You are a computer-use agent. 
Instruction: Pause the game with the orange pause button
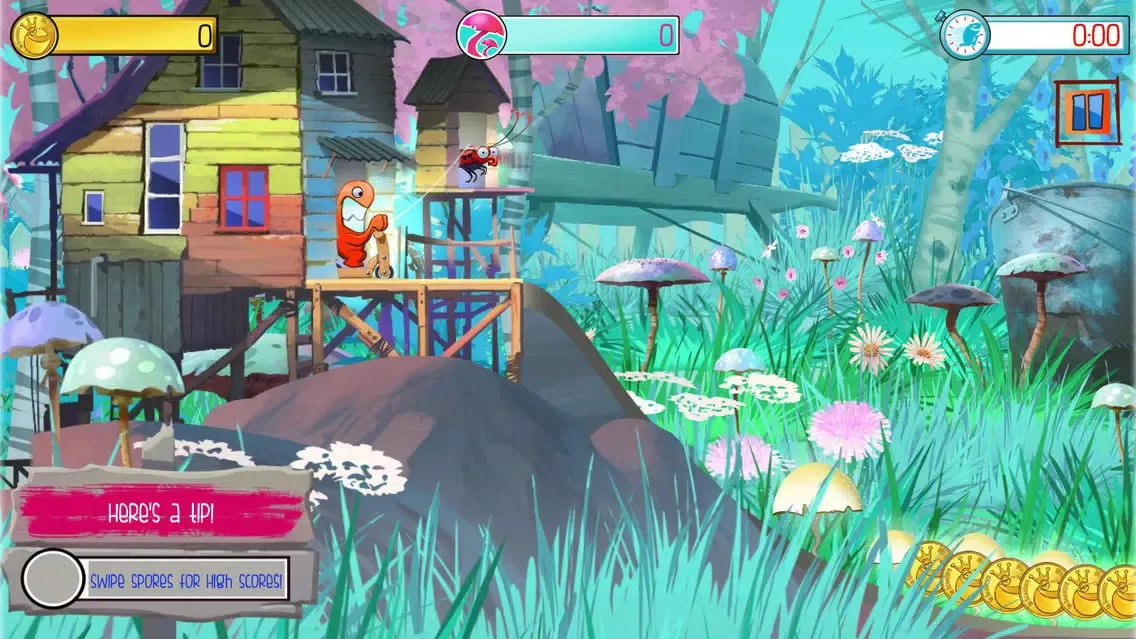(x=1088, y=111)
